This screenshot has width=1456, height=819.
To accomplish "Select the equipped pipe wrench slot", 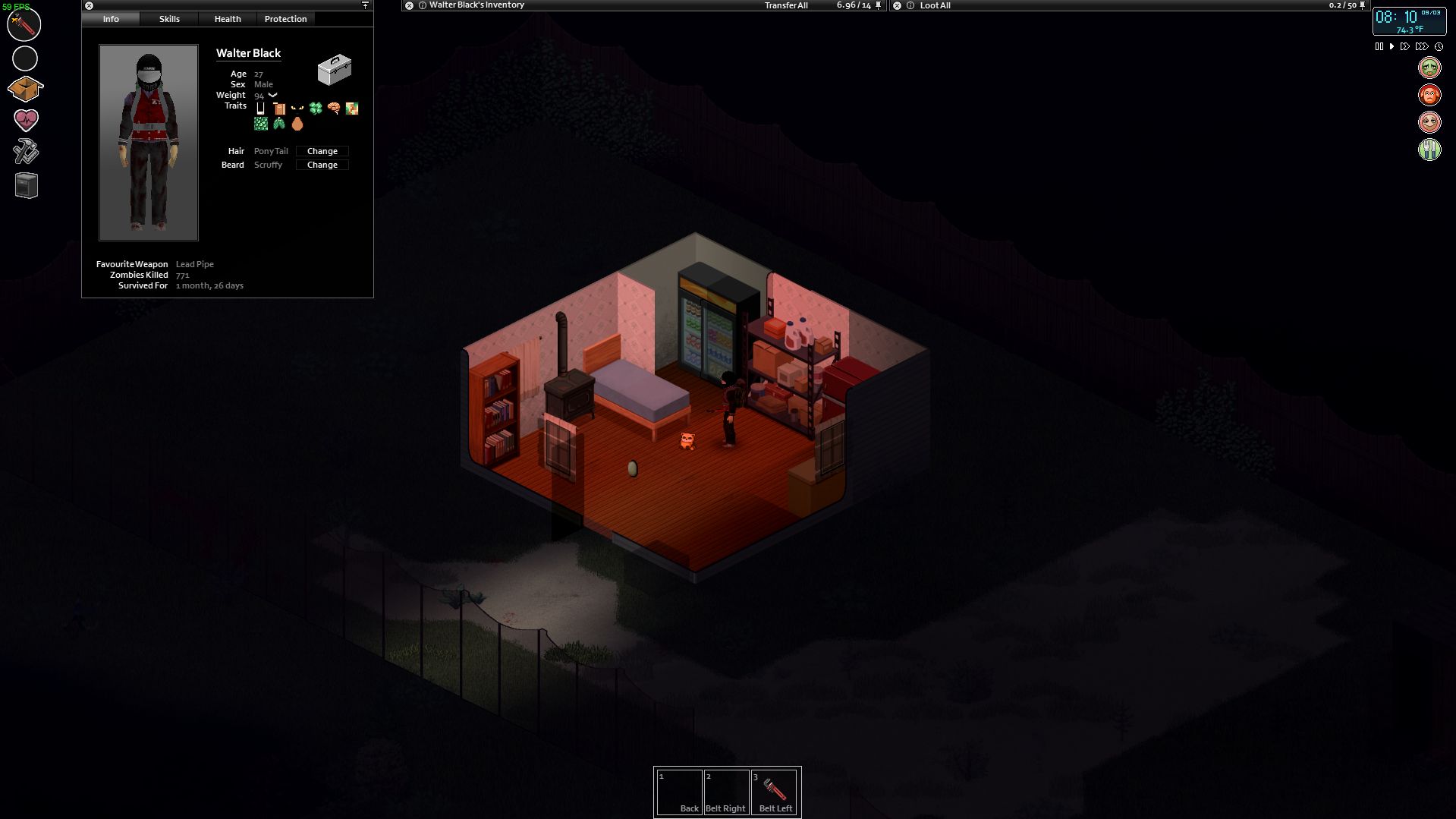I will (24, 24).
